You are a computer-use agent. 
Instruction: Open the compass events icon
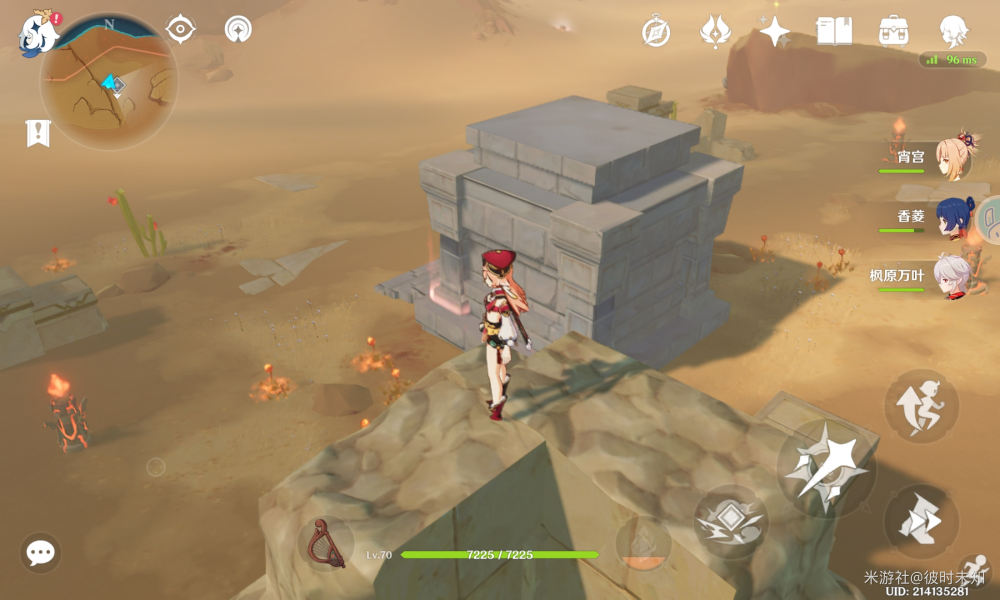656,32
